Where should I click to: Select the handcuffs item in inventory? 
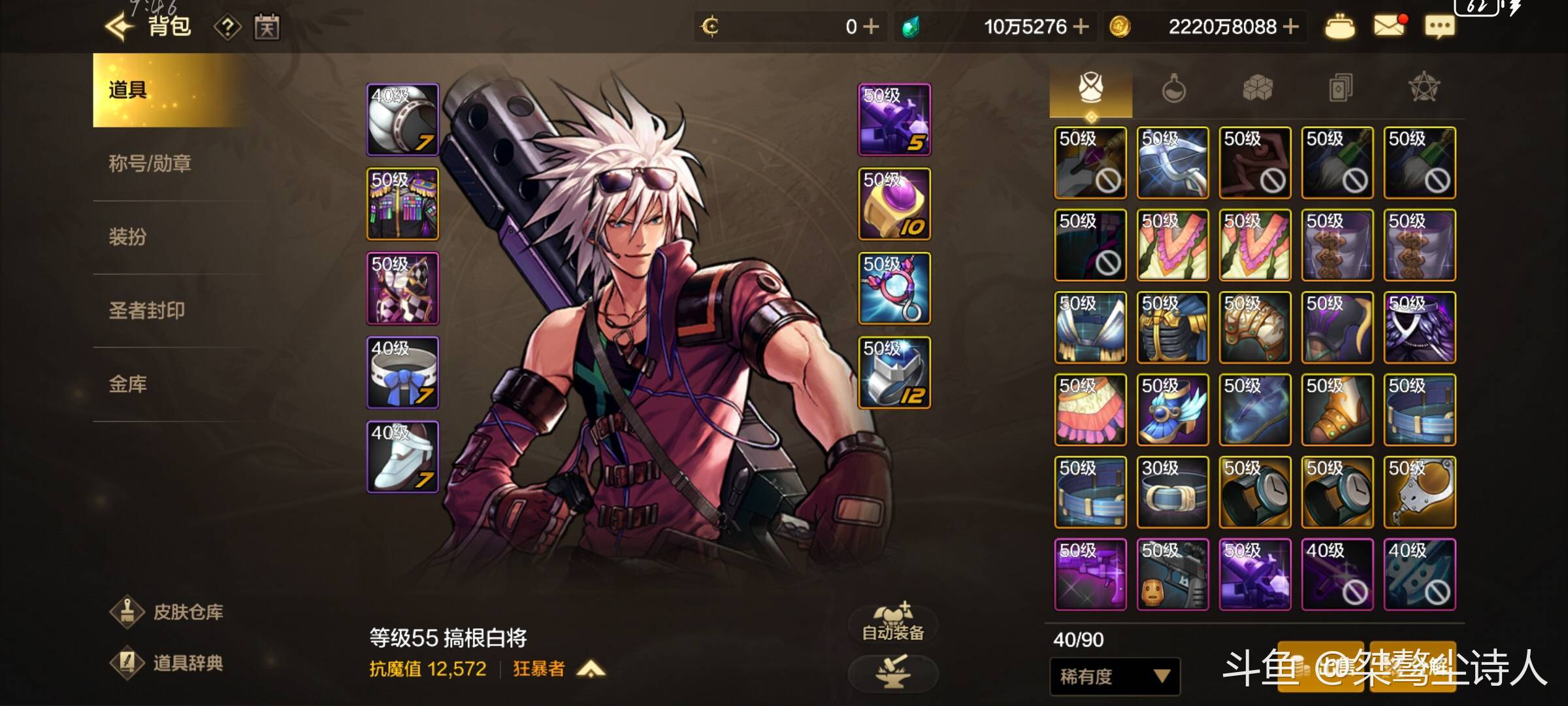[x=1419, y=492]
